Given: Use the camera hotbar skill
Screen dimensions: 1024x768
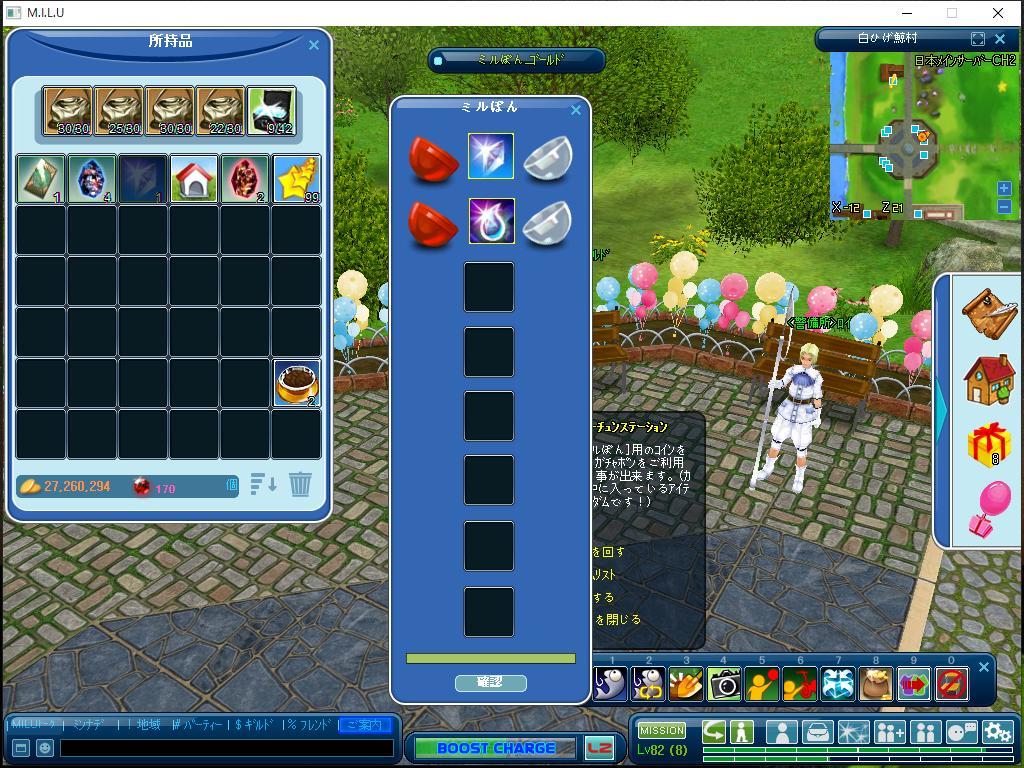Looking at the screenshot, I should tap(724, 684).
